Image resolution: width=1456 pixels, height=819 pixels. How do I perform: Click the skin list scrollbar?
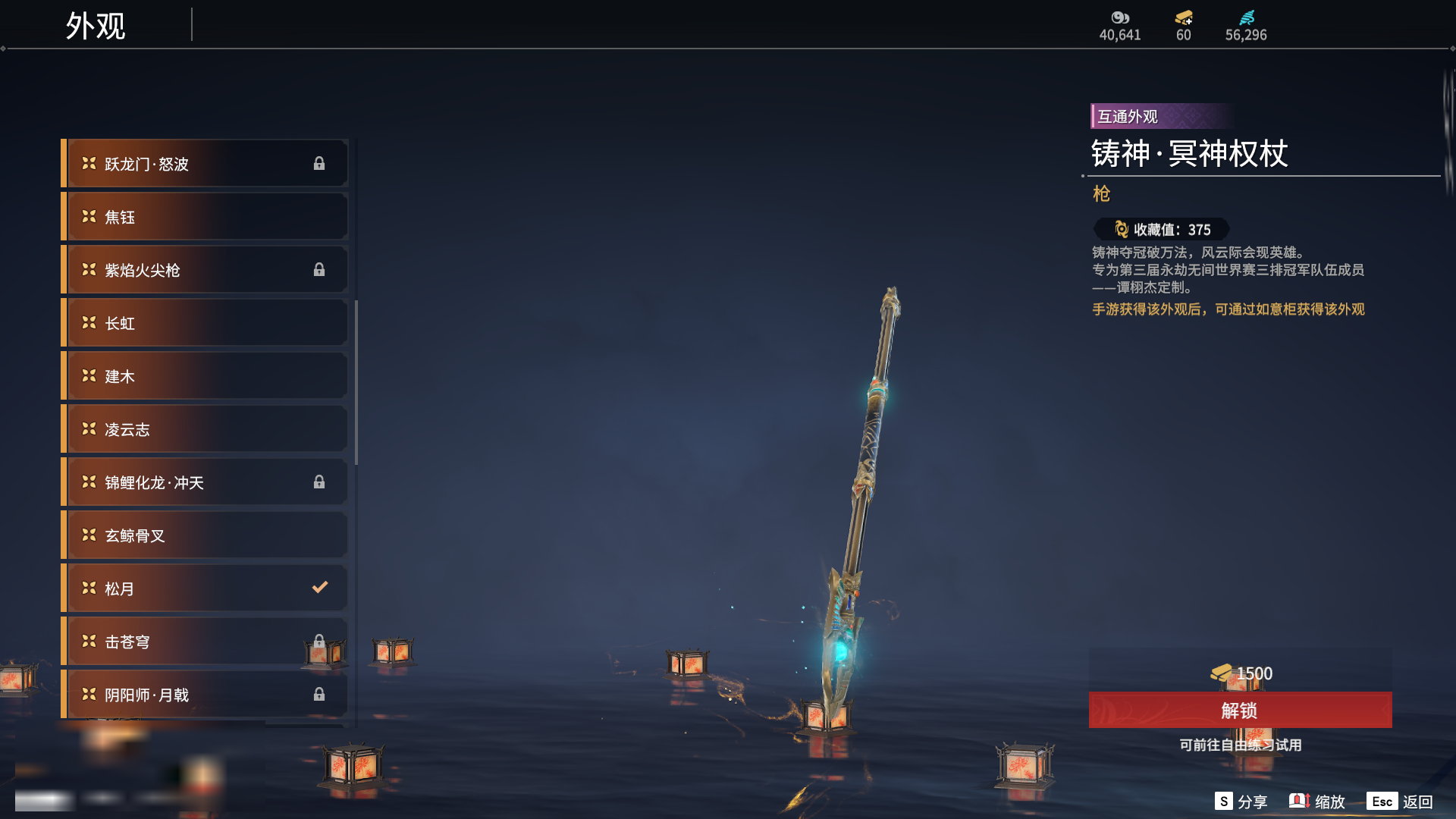(356, 383)
